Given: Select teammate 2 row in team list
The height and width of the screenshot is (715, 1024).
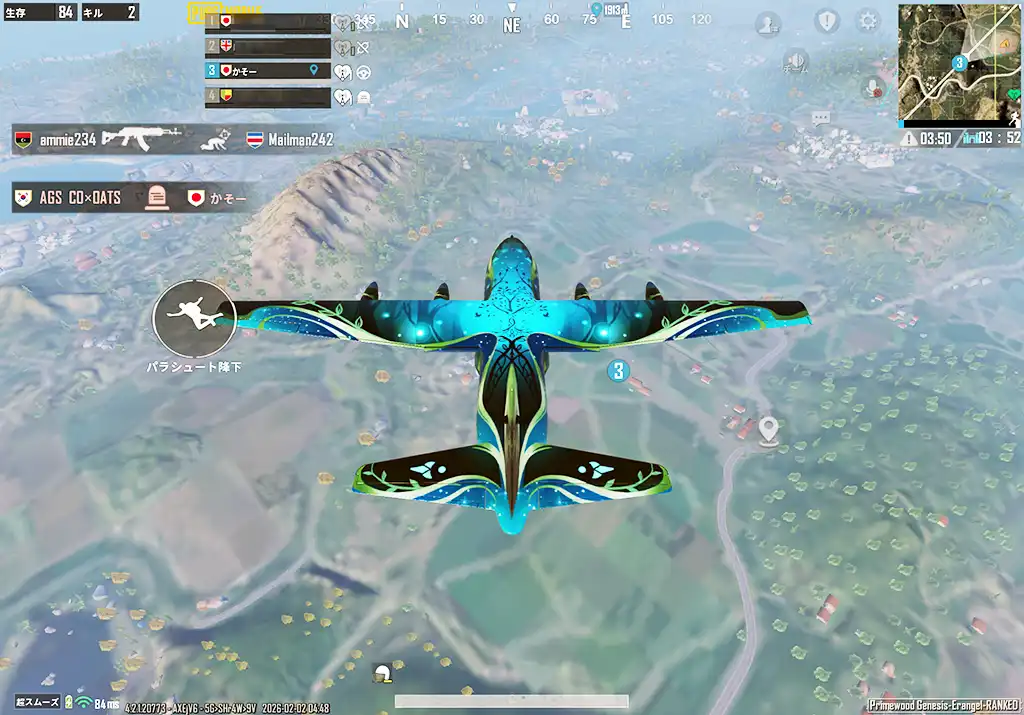Looking at the screenshot, I should coord(267,46).
